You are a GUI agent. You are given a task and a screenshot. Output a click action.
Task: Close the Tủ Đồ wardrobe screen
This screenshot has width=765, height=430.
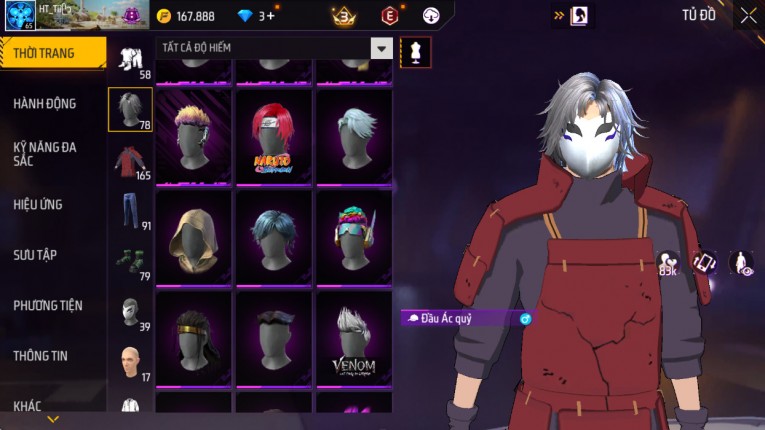748,15
